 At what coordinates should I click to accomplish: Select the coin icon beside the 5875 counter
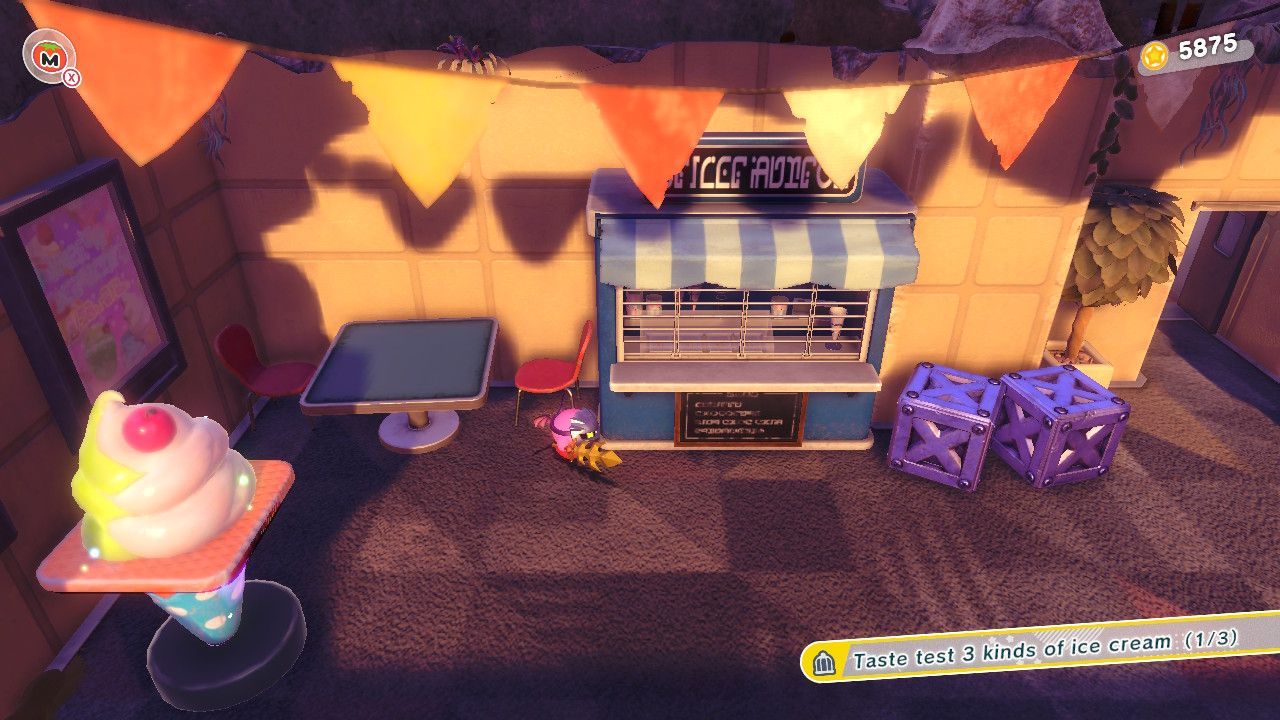click(1157, 56)
